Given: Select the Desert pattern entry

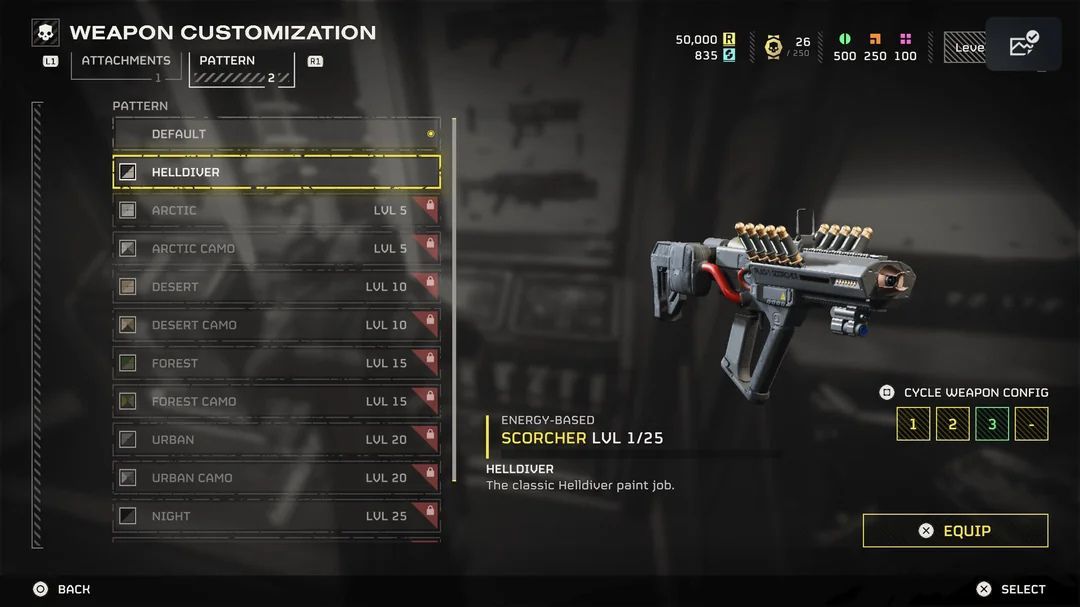Looking at the screenshot, I should click(276, 287).
